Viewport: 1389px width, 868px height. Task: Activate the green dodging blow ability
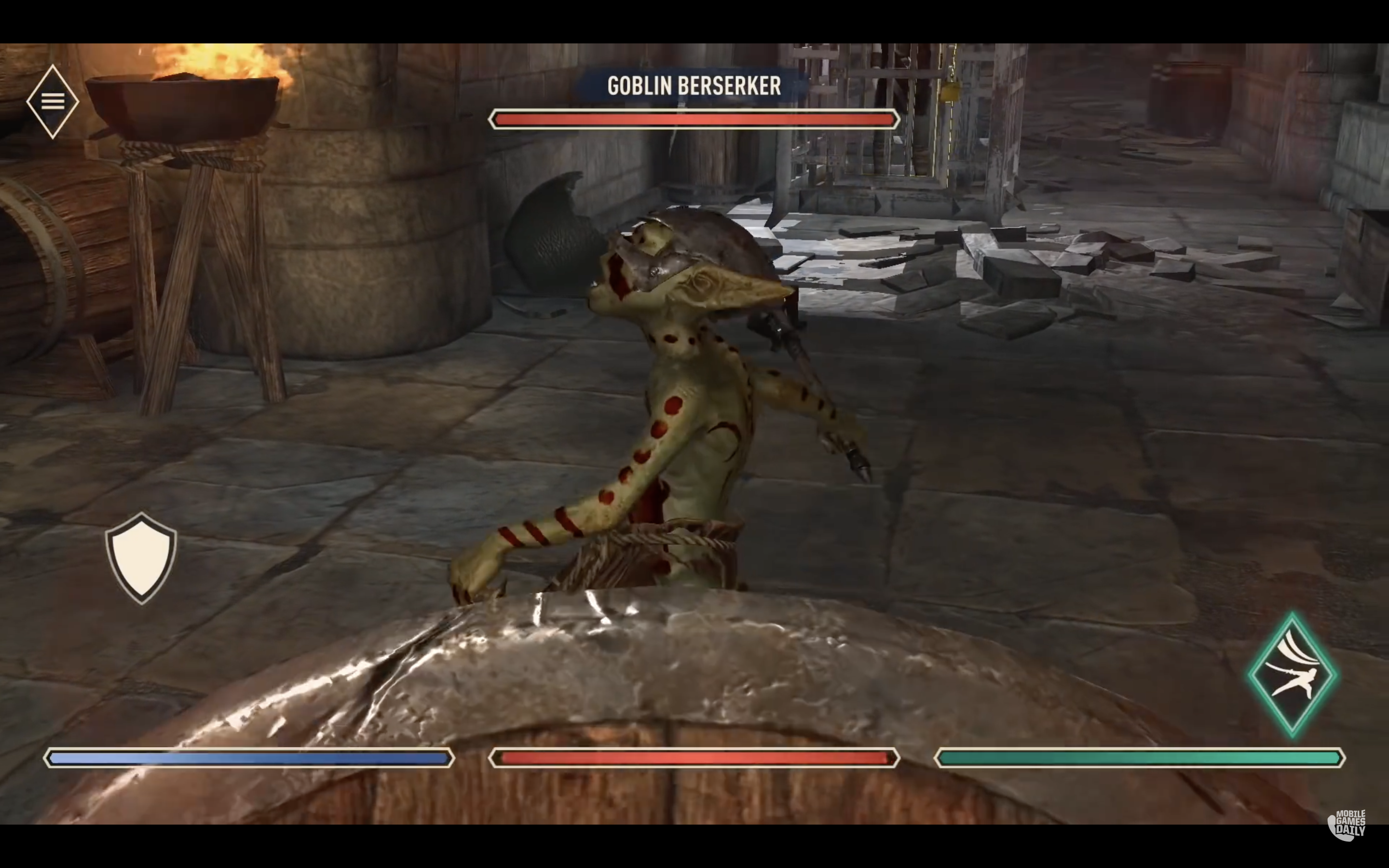coord(1293,675)
